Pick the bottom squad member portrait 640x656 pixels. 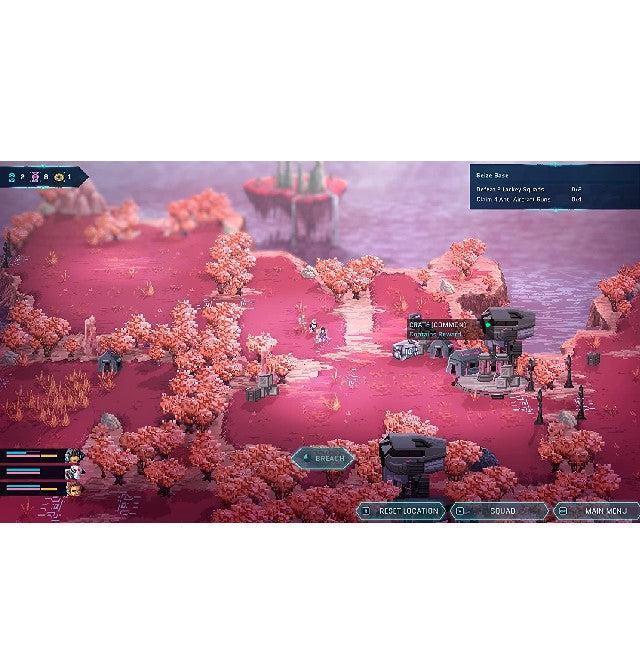point(73,489)
